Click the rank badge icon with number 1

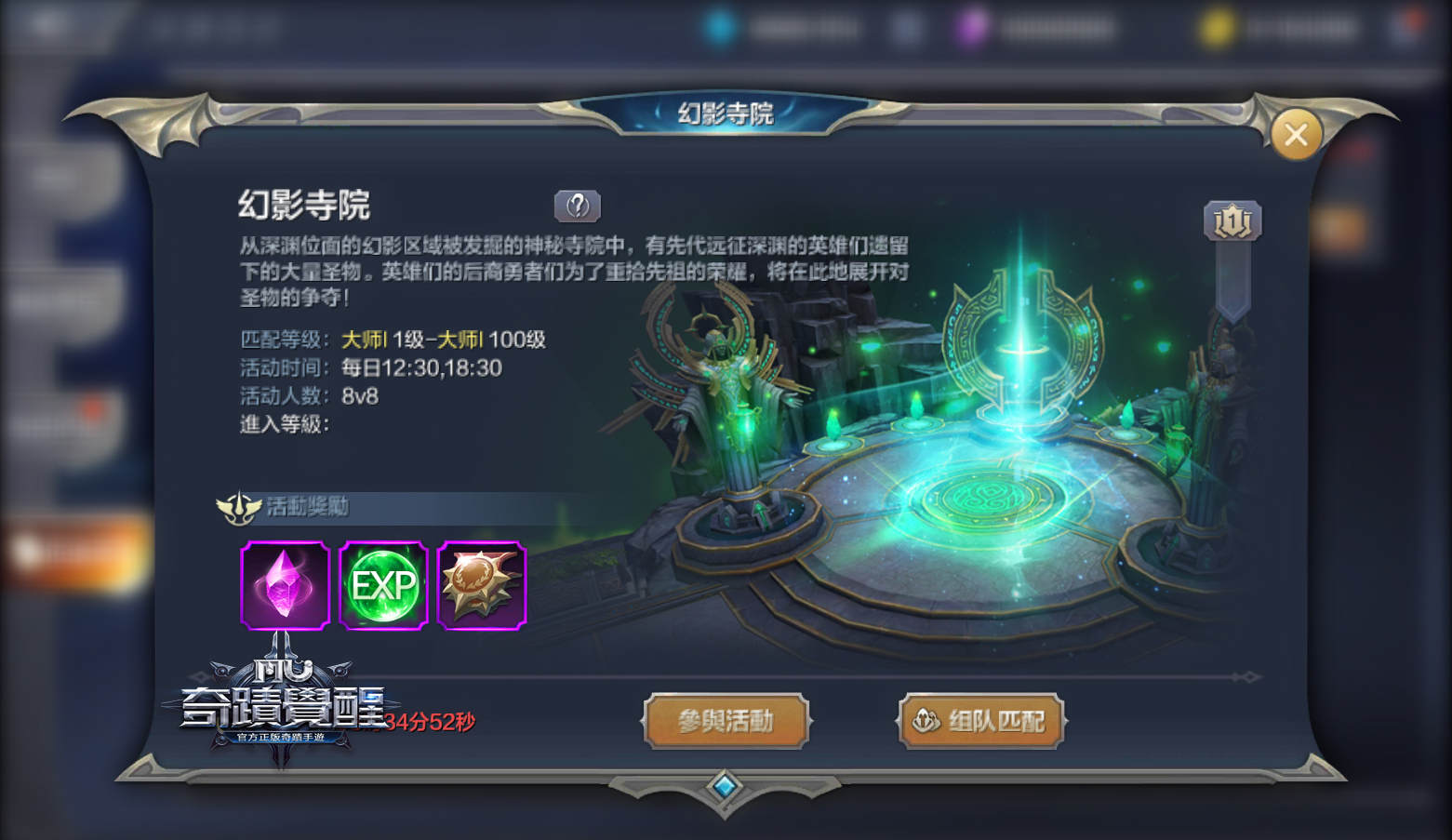(1233, 220)
